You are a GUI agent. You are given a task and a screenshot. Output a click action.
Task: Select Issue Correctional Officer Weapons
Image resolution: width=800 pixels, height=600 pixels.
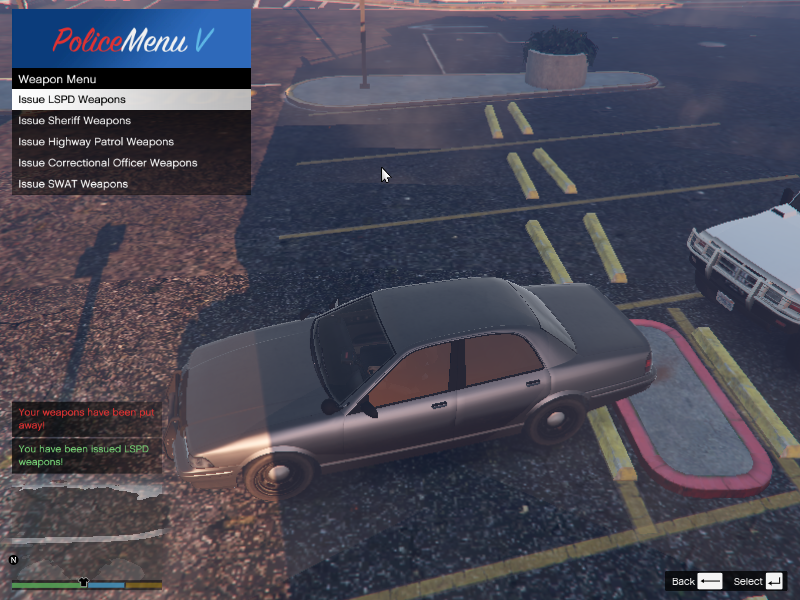(130, 163)
